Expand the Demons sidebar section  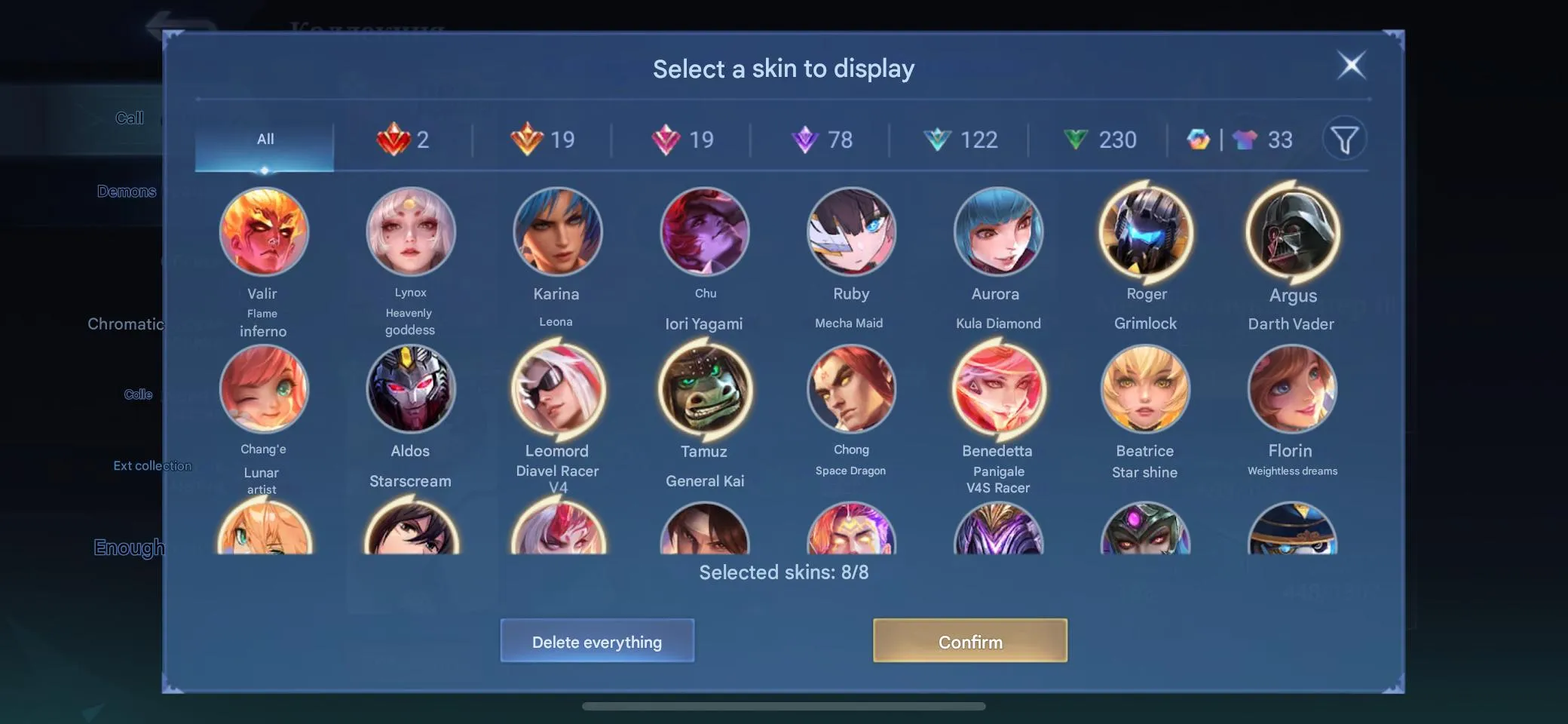(x=127, y=191)
